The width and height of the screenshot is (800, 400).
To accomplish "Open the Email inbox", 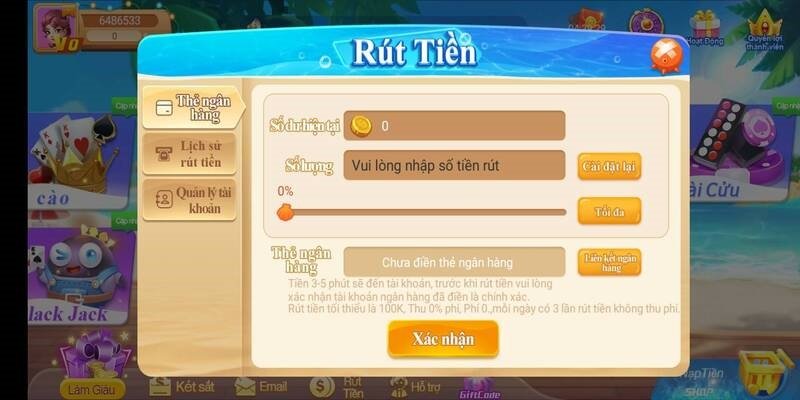I will [x=262, y=386].
